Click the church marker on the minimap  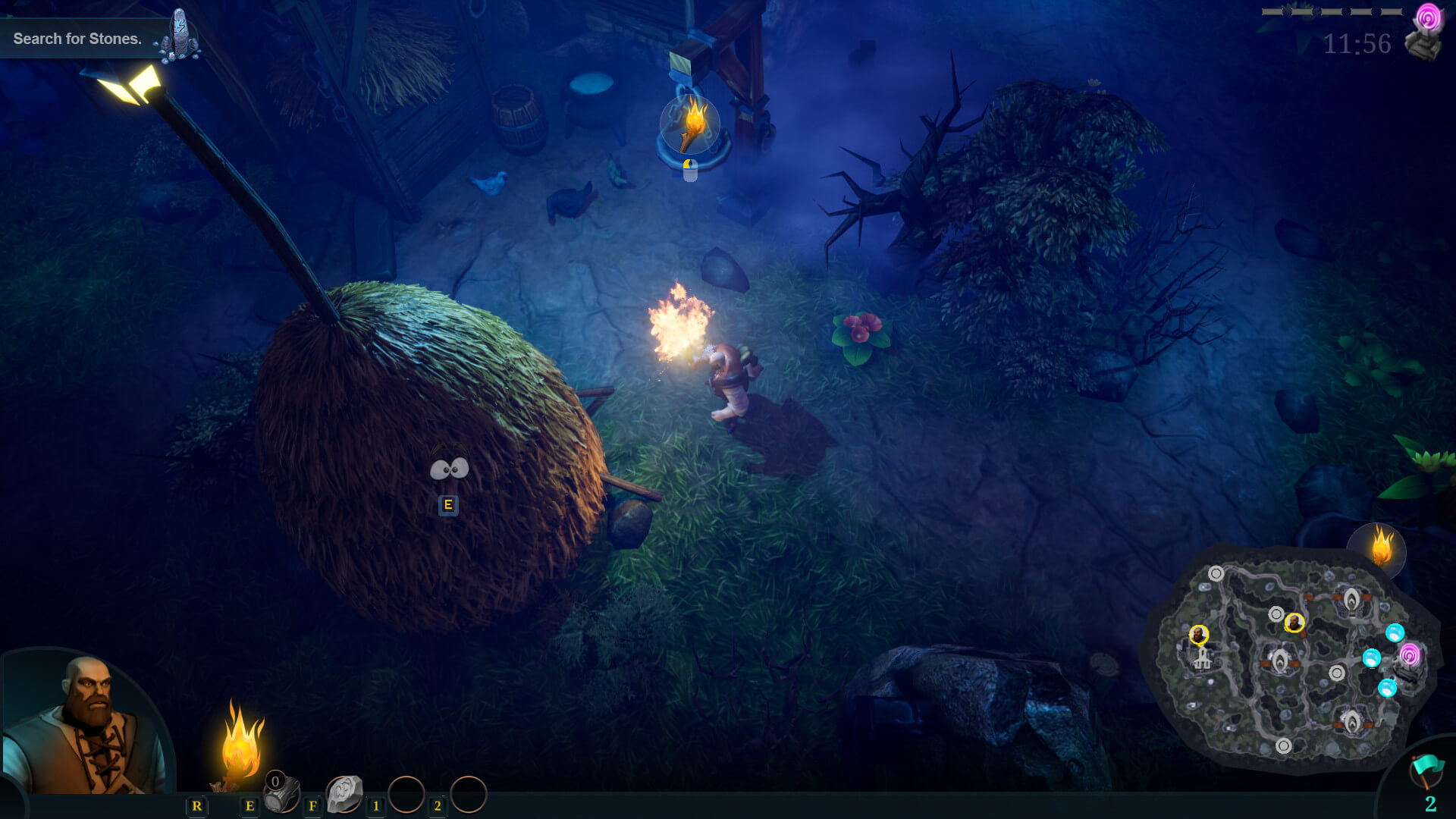[x=1203, y=658]
